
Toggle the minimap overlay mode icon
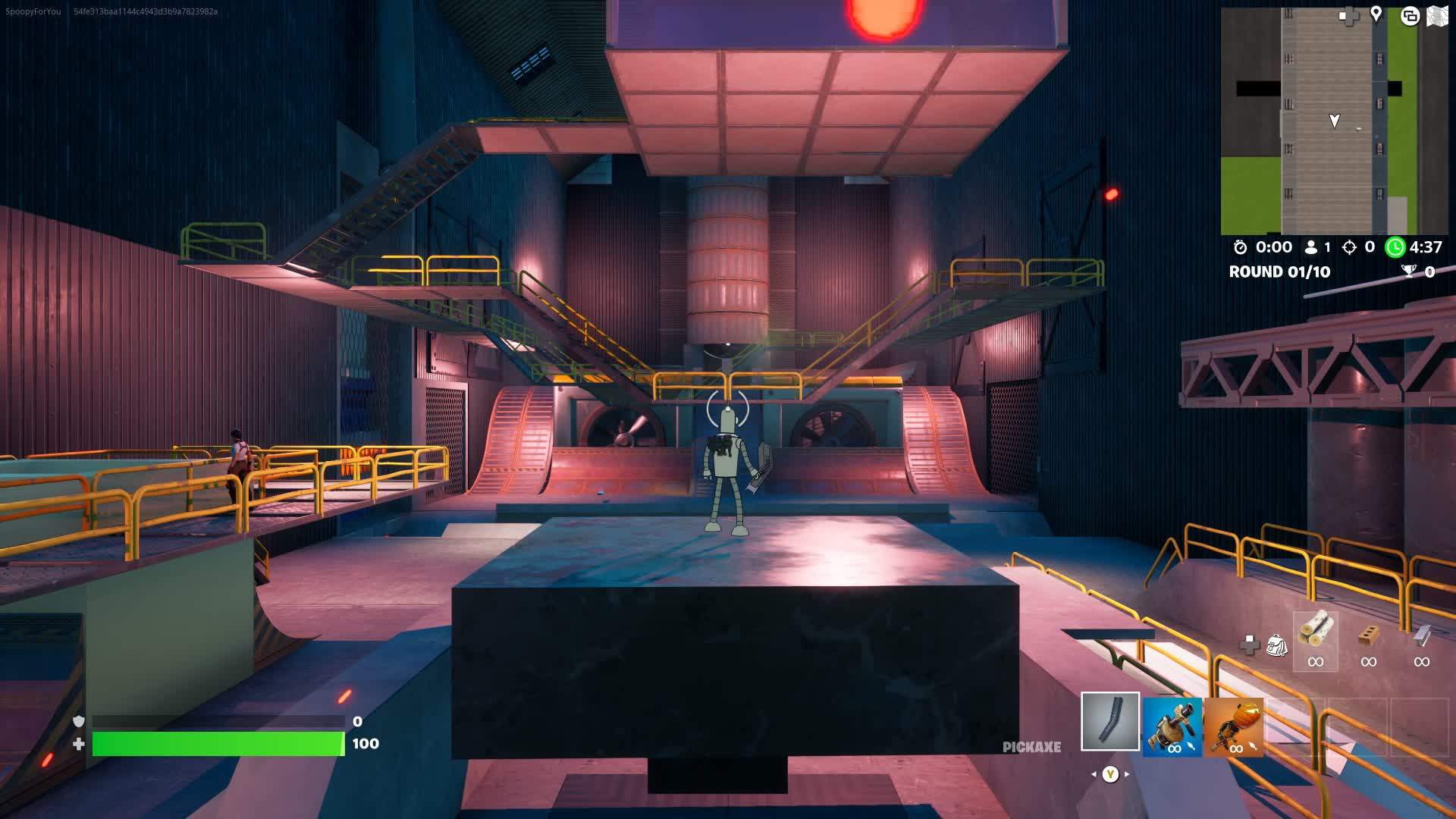(1410, 15)
